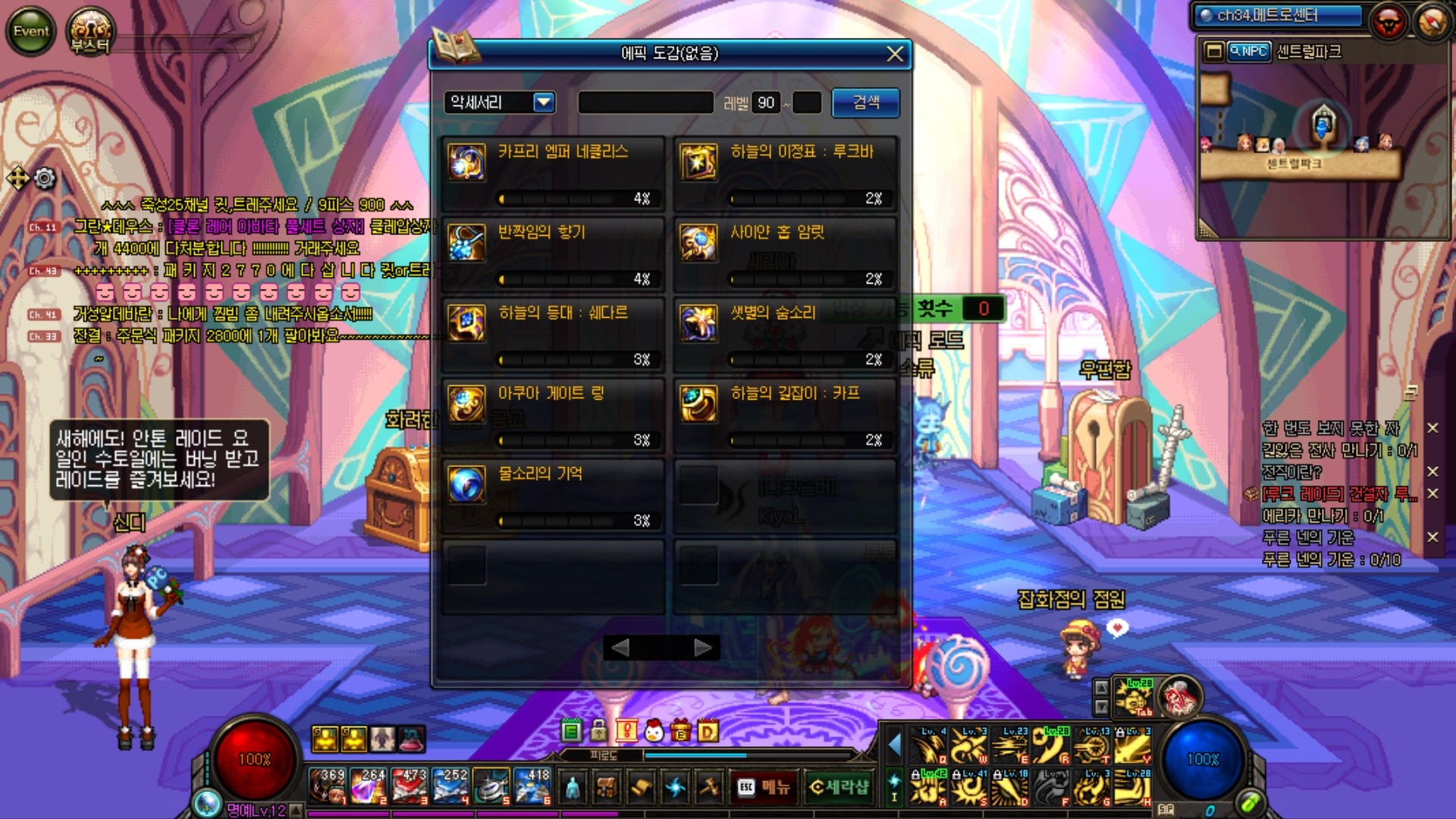Go to the next codex page
The width and height of the screenshot is (1456, 819).
coord(703,648)
